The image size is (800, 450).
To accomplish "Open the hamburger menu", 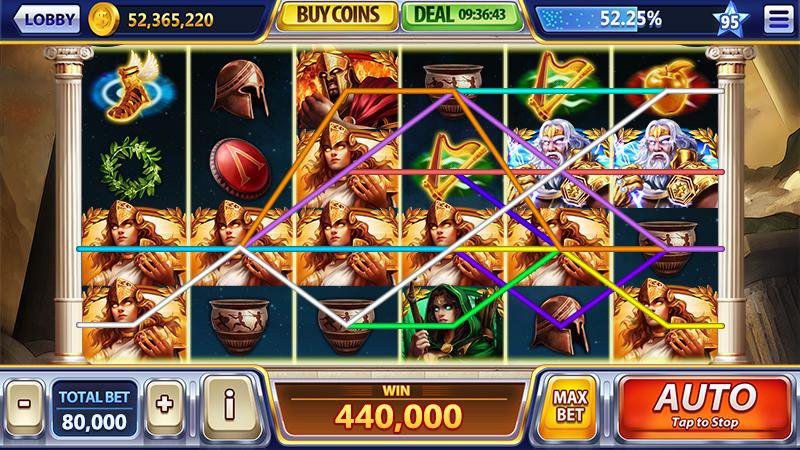I will coord(775,19).
